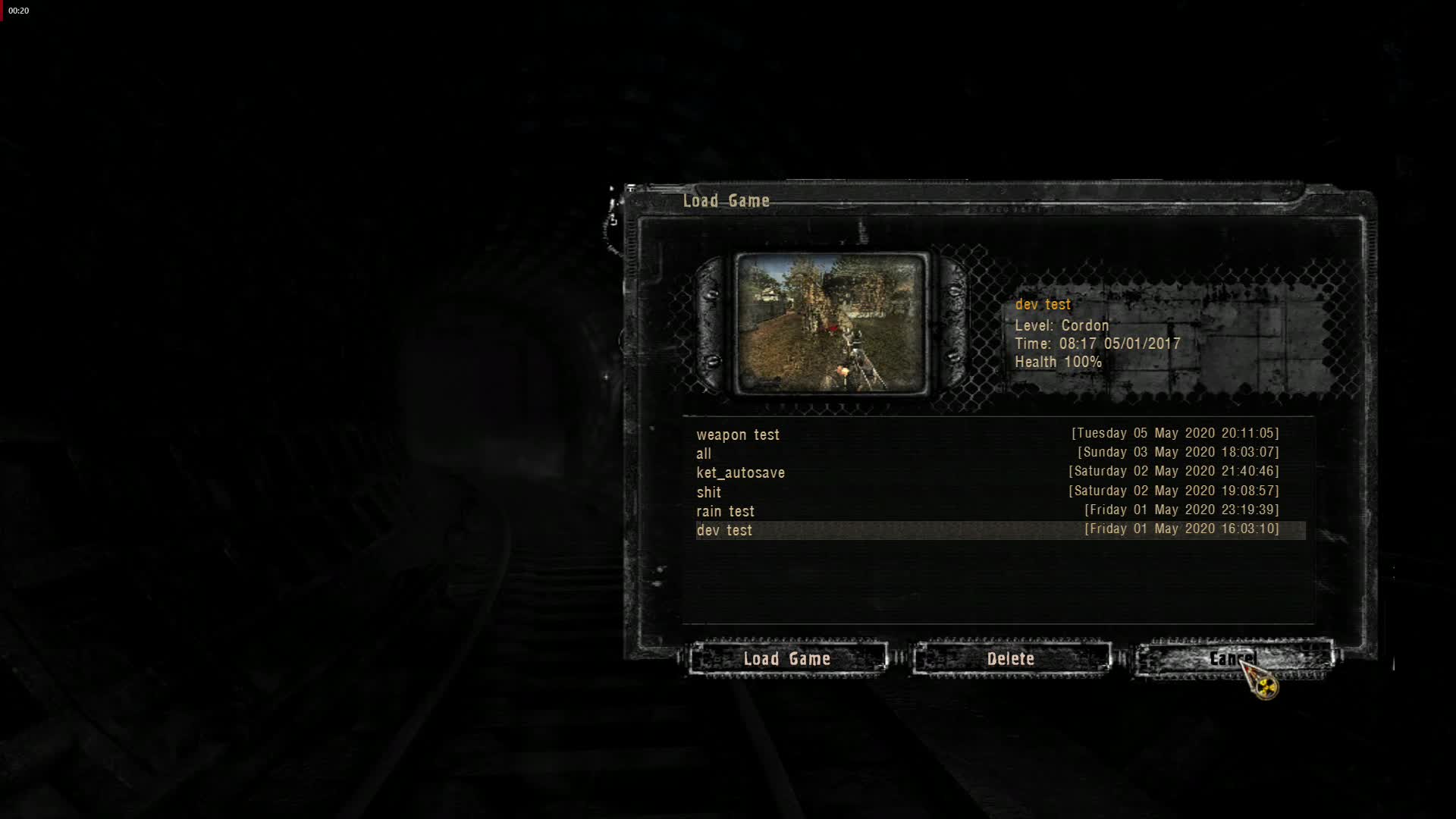Image resolution: width=1456 pixels, height=819 pixels.
Task: Select the highlighted "dev test" save
Action: [x=724, y=530]
